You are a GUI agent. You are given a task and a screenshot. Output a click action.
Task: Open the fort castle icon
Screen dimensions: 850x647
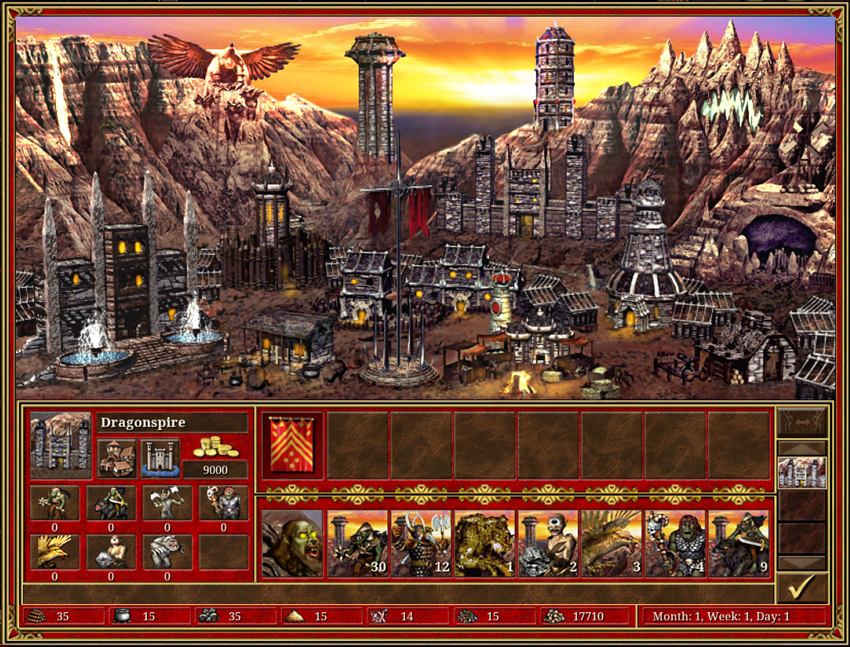pyautogui.click(x=160, y=459)
